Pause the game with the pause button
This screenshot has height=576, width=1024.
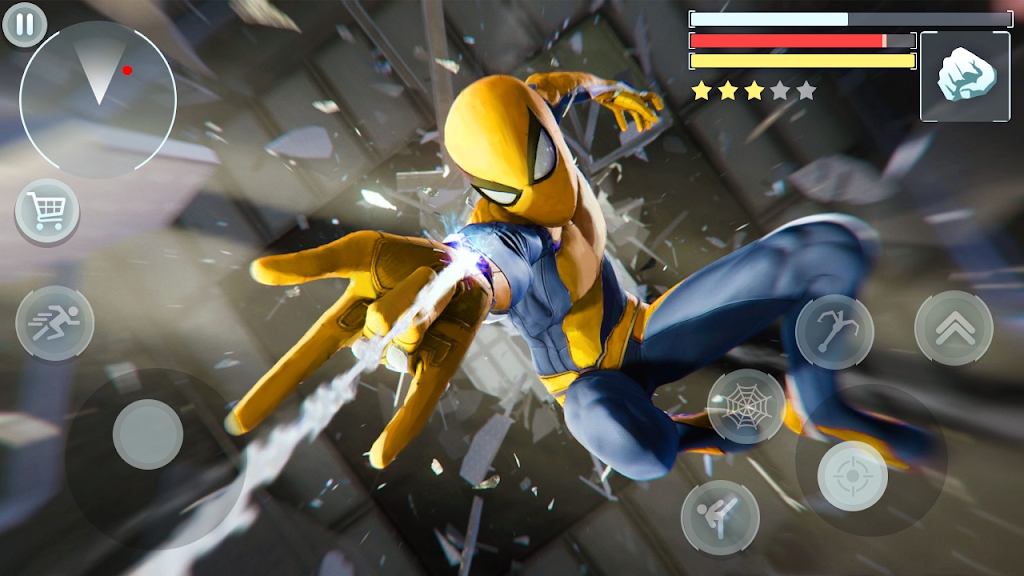pyautogui.click(x=25, y=24)
